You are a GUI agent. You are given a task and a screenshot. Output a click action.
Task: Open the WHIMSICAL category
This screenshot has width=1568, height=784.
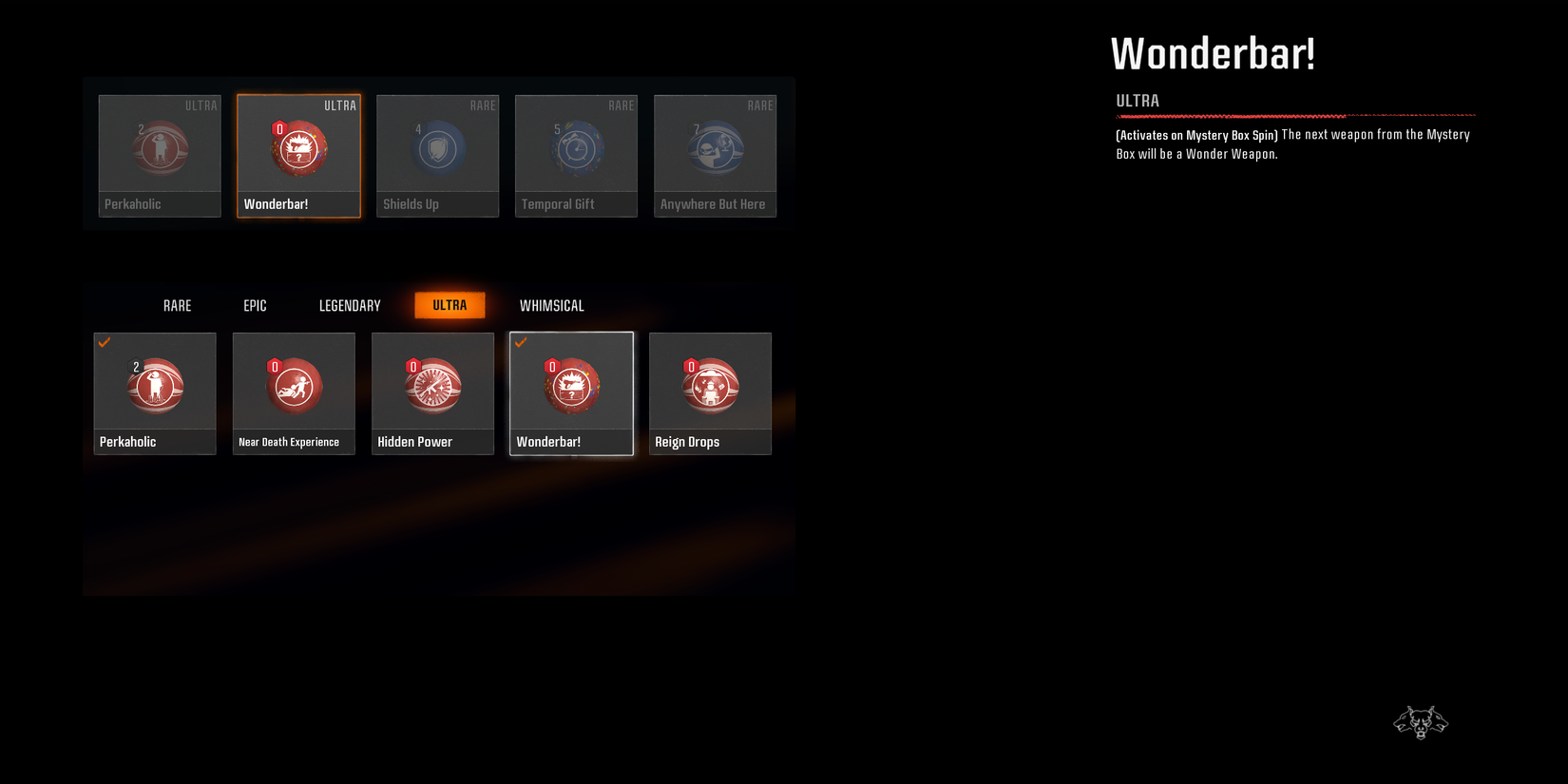551,305
